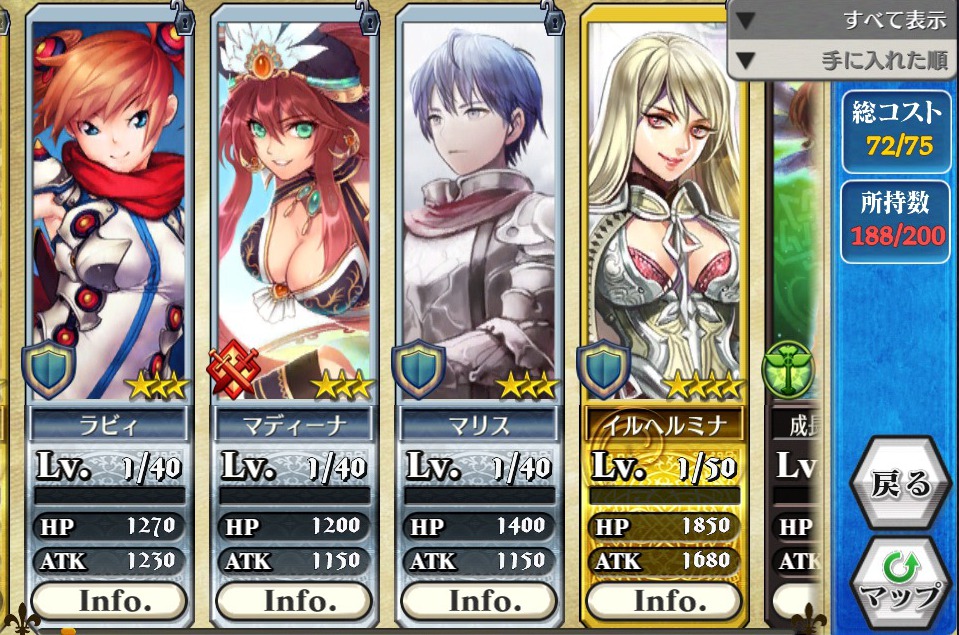
Task: Select the ラビィ character card portrait
Action: [109, 210]
